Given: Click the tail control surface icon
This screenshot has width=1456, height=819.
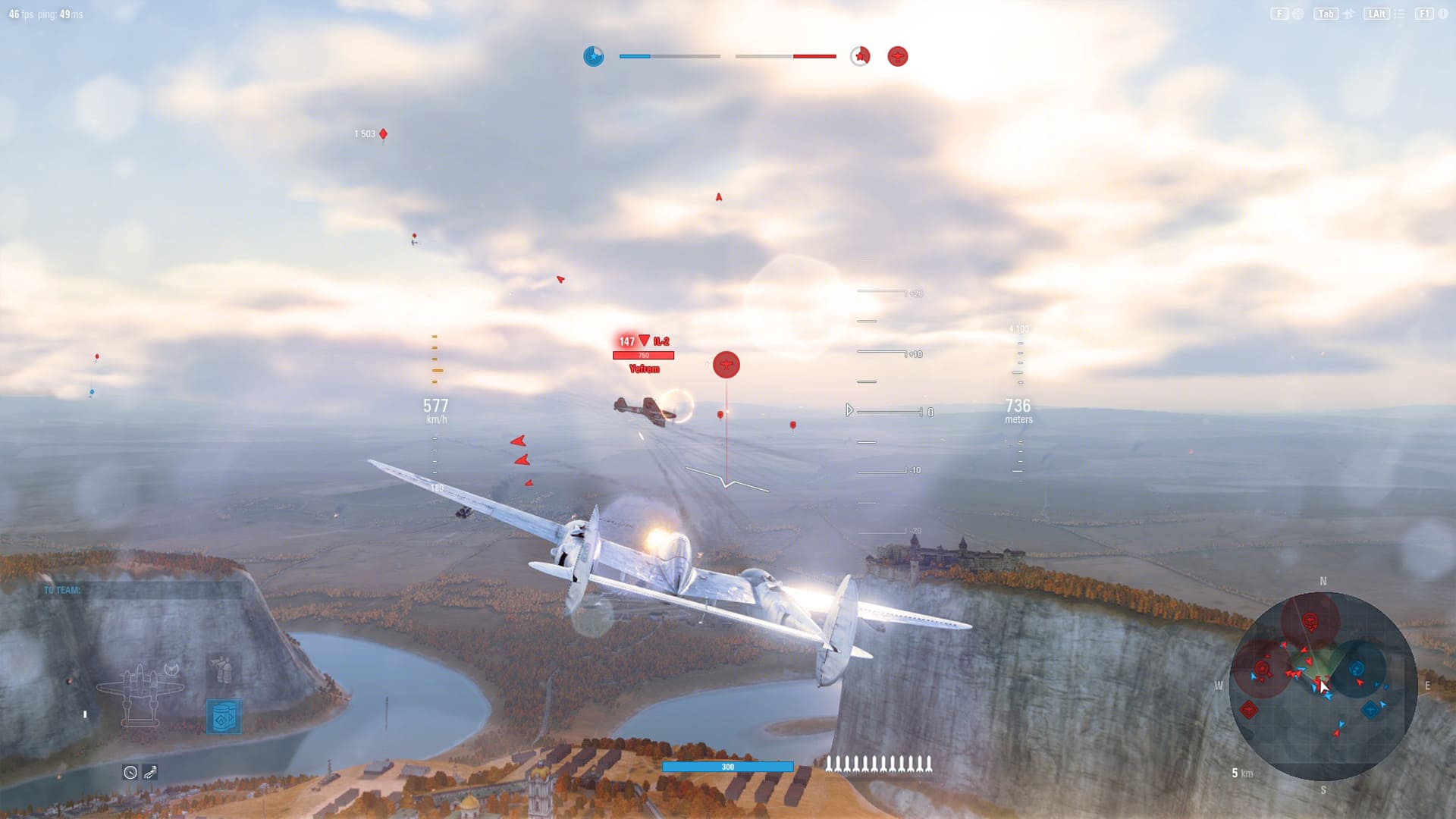Looking at the screenshot, I should pyautogui.click(x=171, y=669).
